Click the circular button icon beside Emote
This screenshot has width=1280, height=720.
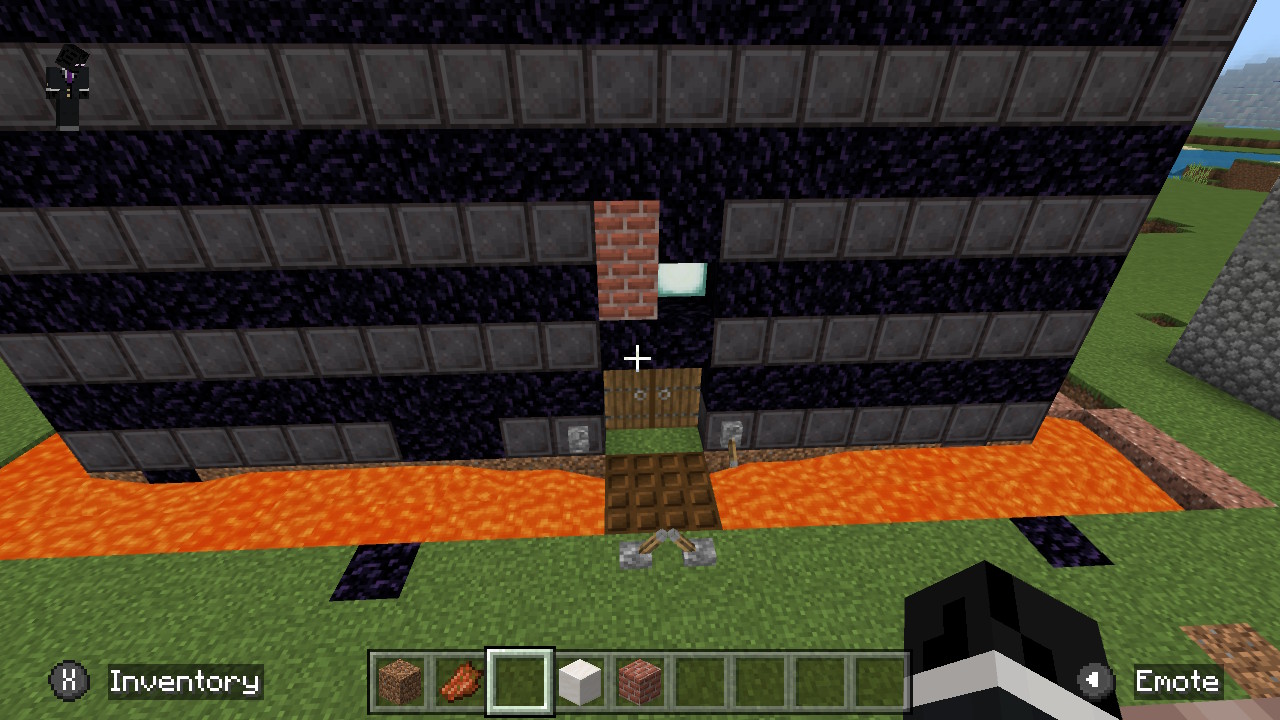tap(1093, 682)
